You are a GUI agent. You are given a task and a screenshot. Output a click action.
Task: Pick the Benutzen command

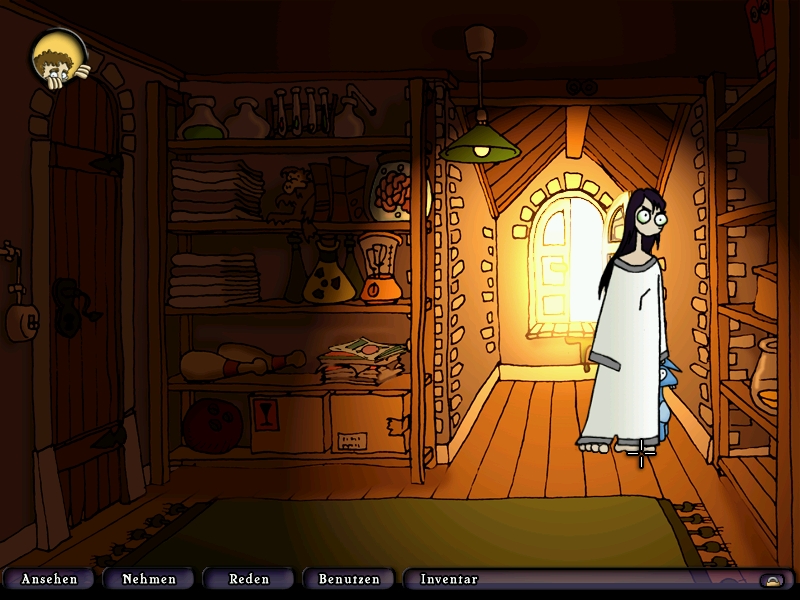pyautogui.click(x=349, y=579)
